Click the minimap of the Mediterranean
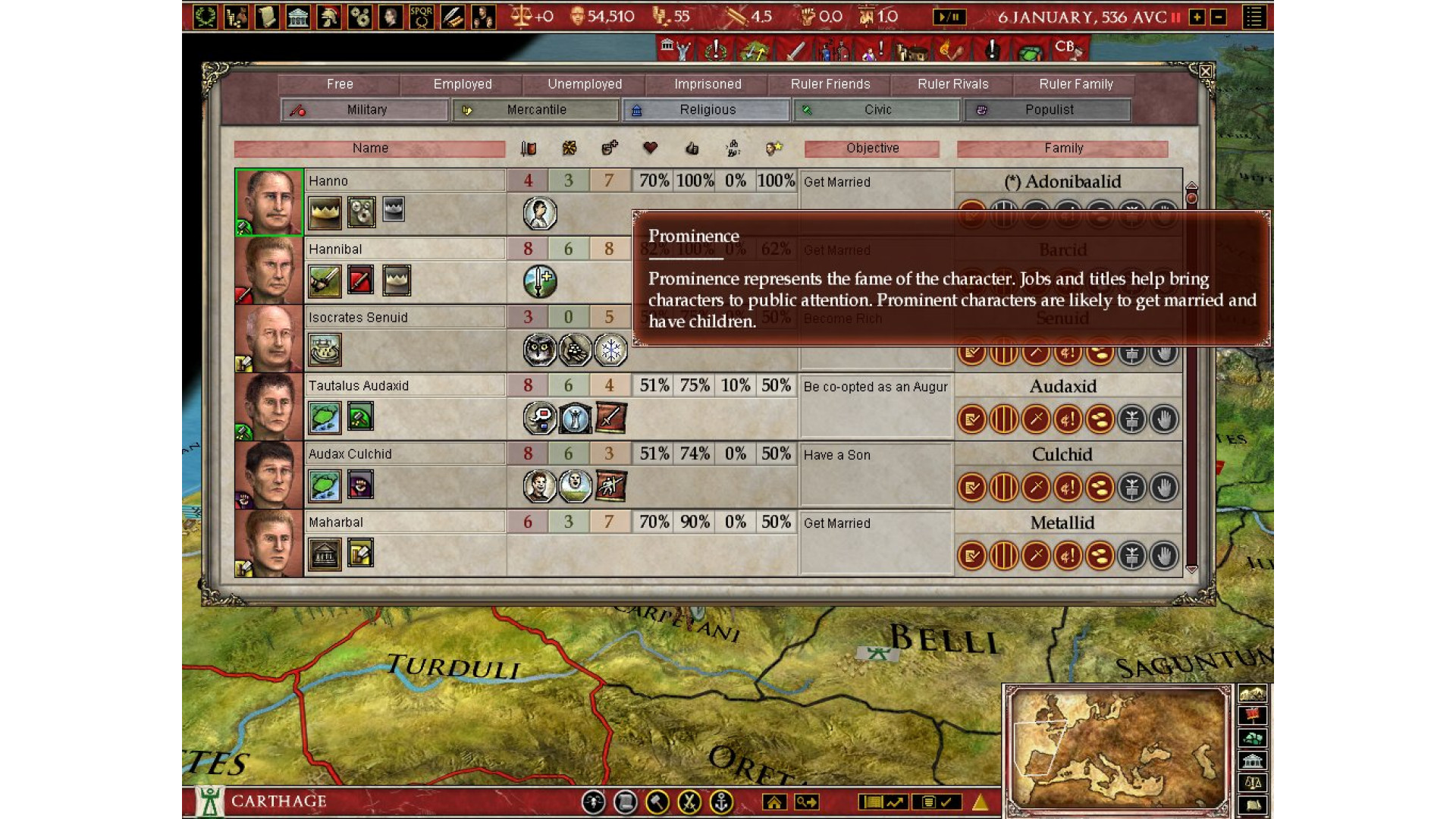 pyautogui.click(x=1119, y=749)
